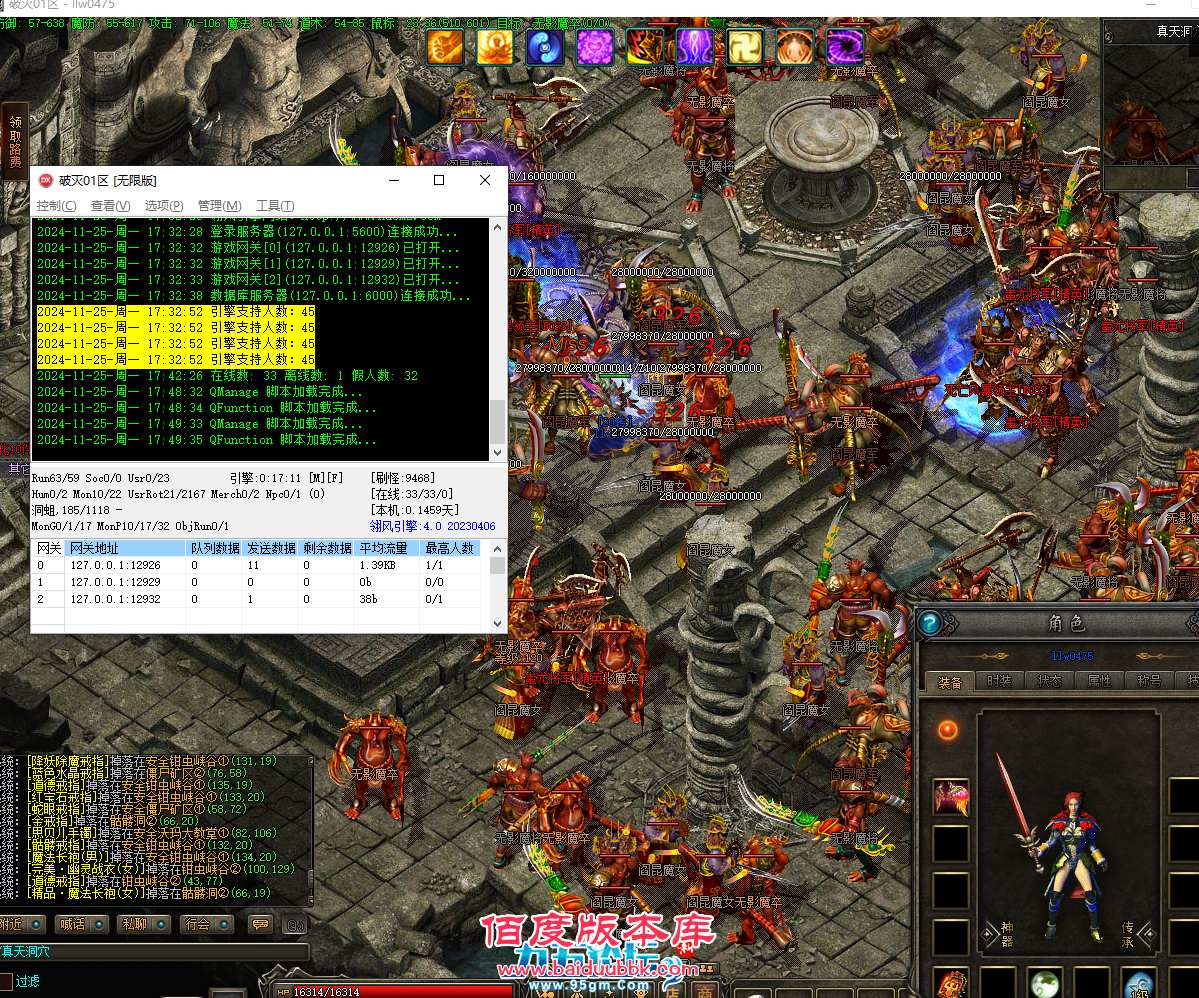Open the 状态 tab

coord(1049,681)
